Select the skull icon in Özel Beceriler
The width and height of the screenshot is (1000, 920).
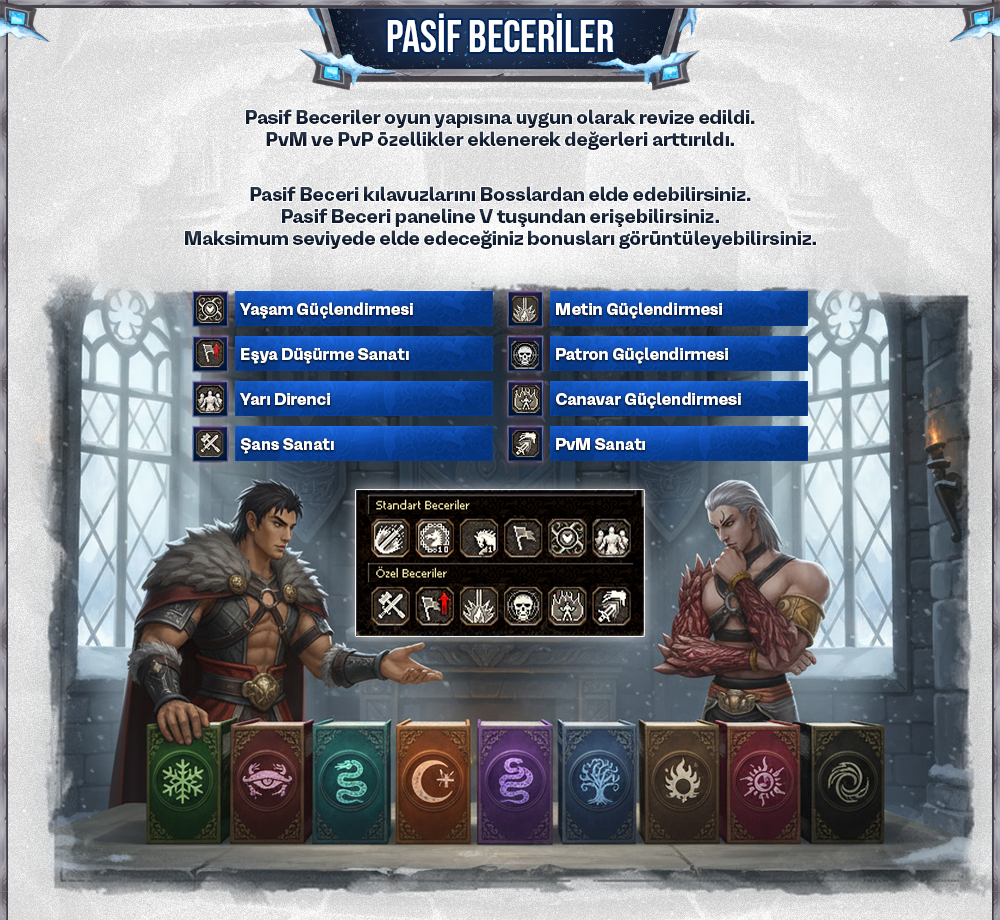pyautogui.click(x=522, y=606)
